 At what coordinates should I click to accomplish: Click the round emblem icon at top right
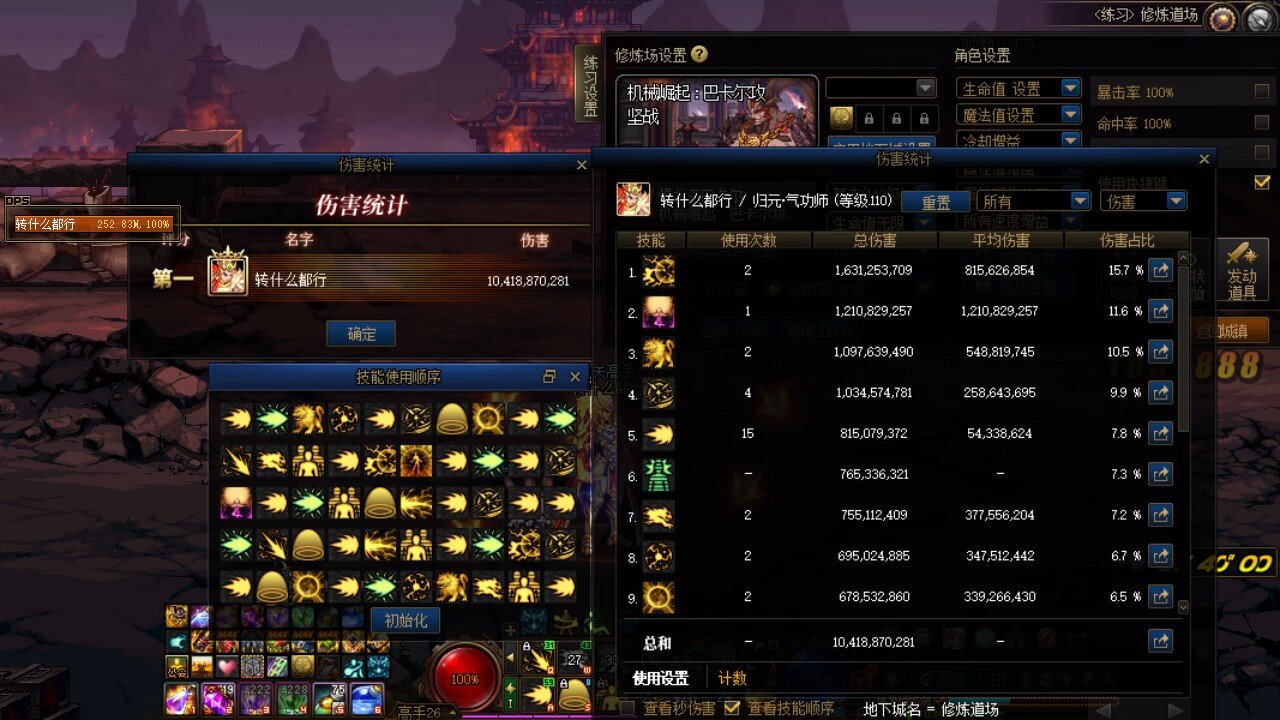(1222, 16)
